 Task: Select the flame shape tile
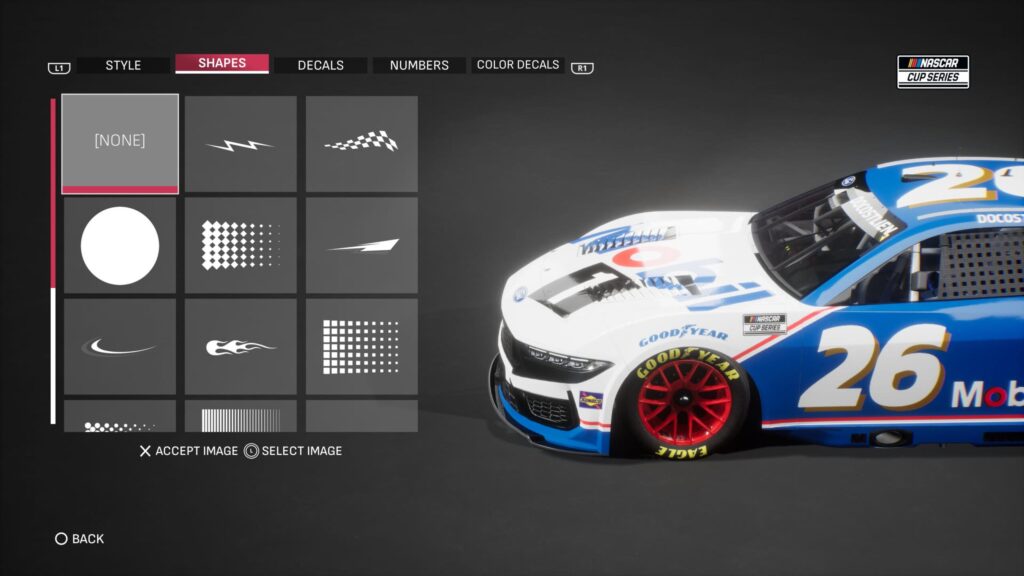tap(241, 346)
